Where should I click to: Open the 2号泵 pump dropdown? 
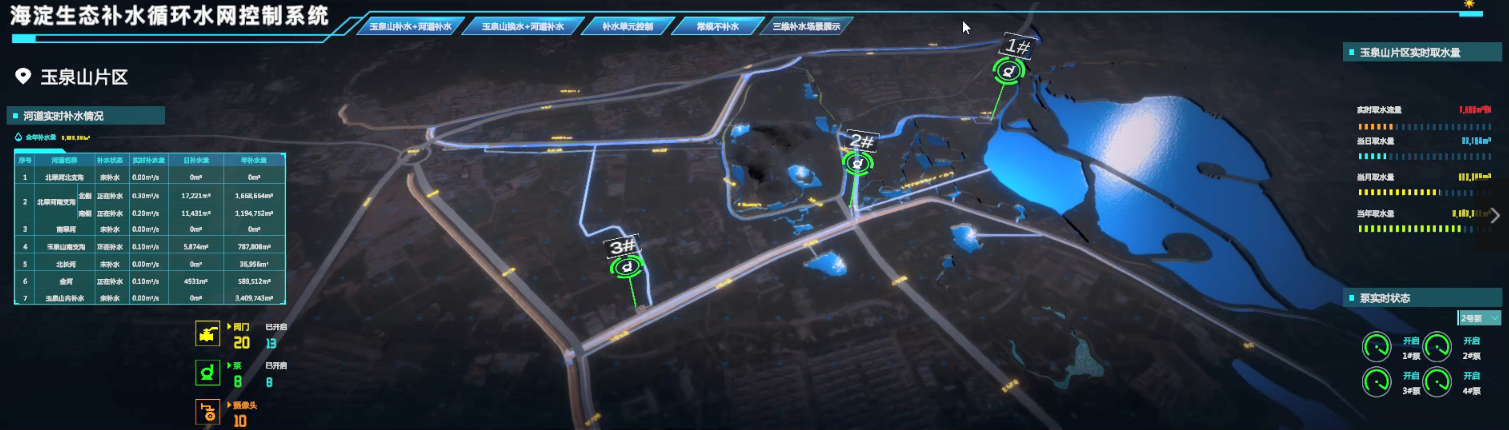click(x=1479, y=318)
